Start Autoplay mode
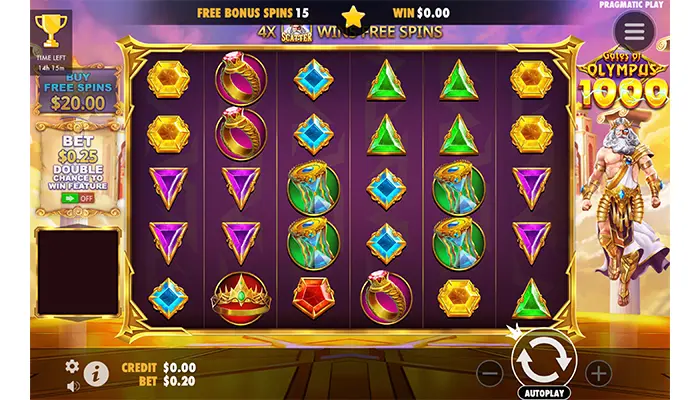Viewport: 700px width, 400px height. [x=544, y=393]
